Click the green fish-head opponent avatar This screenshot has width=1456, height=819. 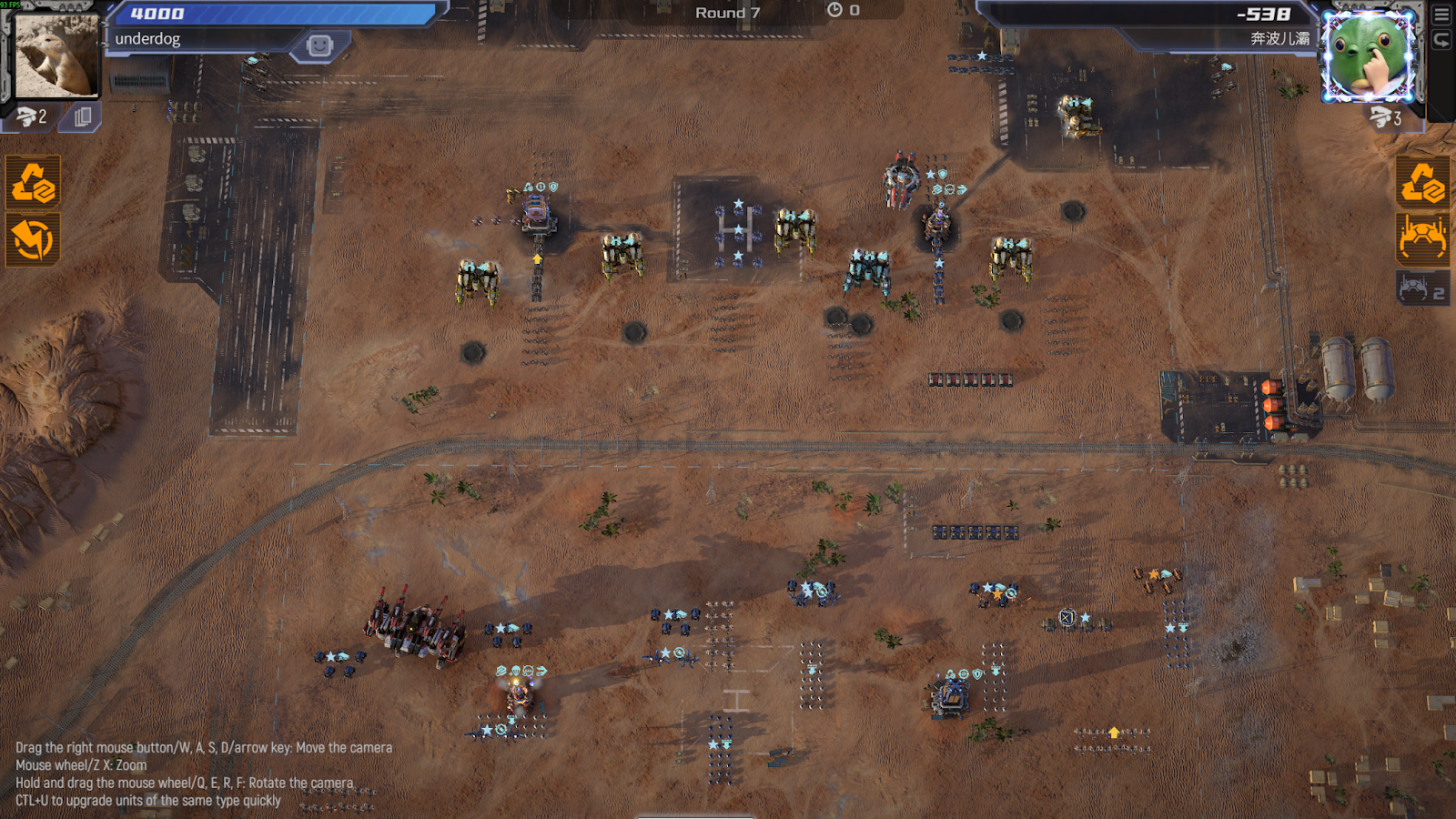[x=1369, y=56]
